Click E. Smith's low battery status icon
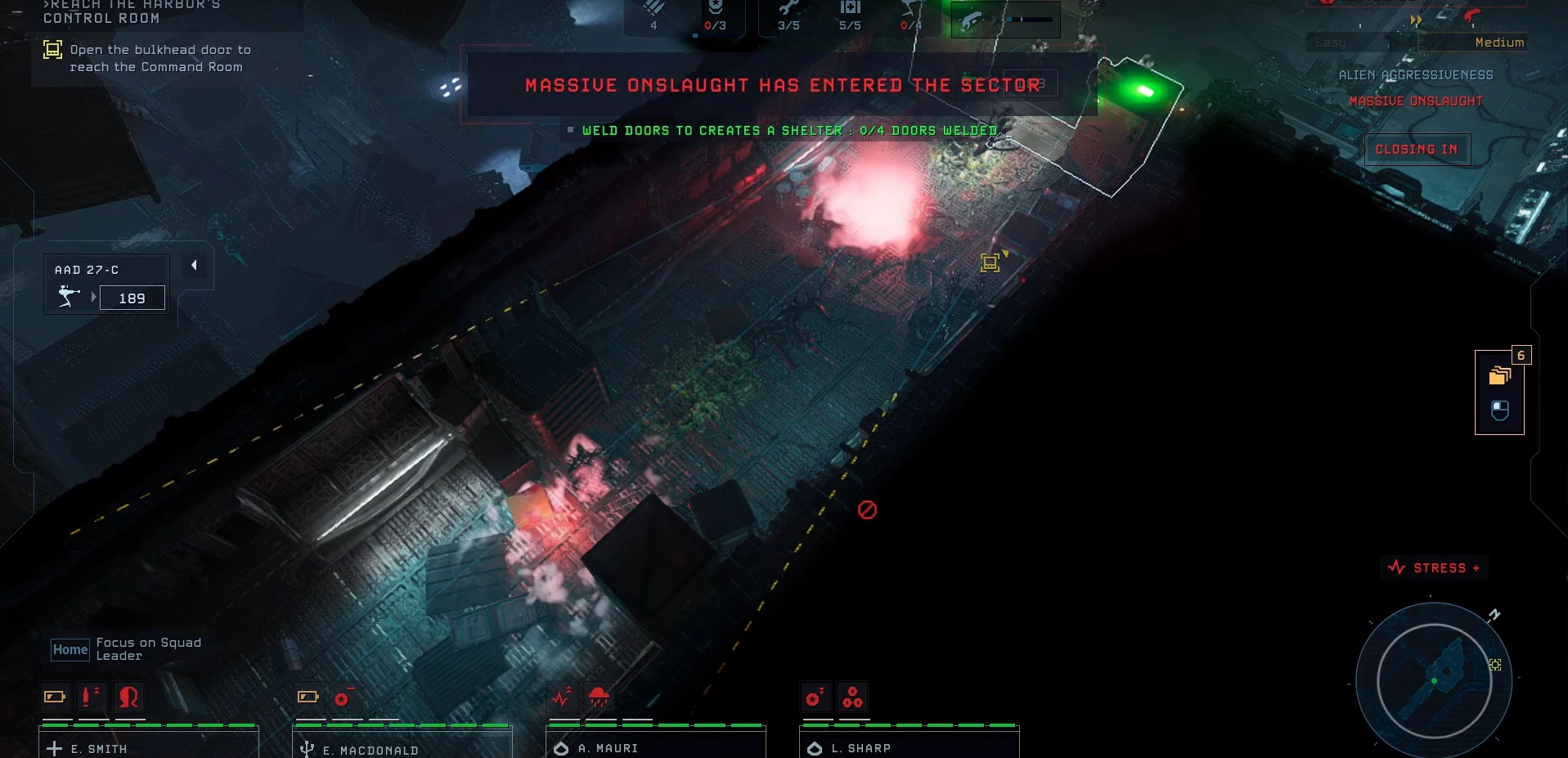This screenshot has width=1568, height=758. click(53, 697)
